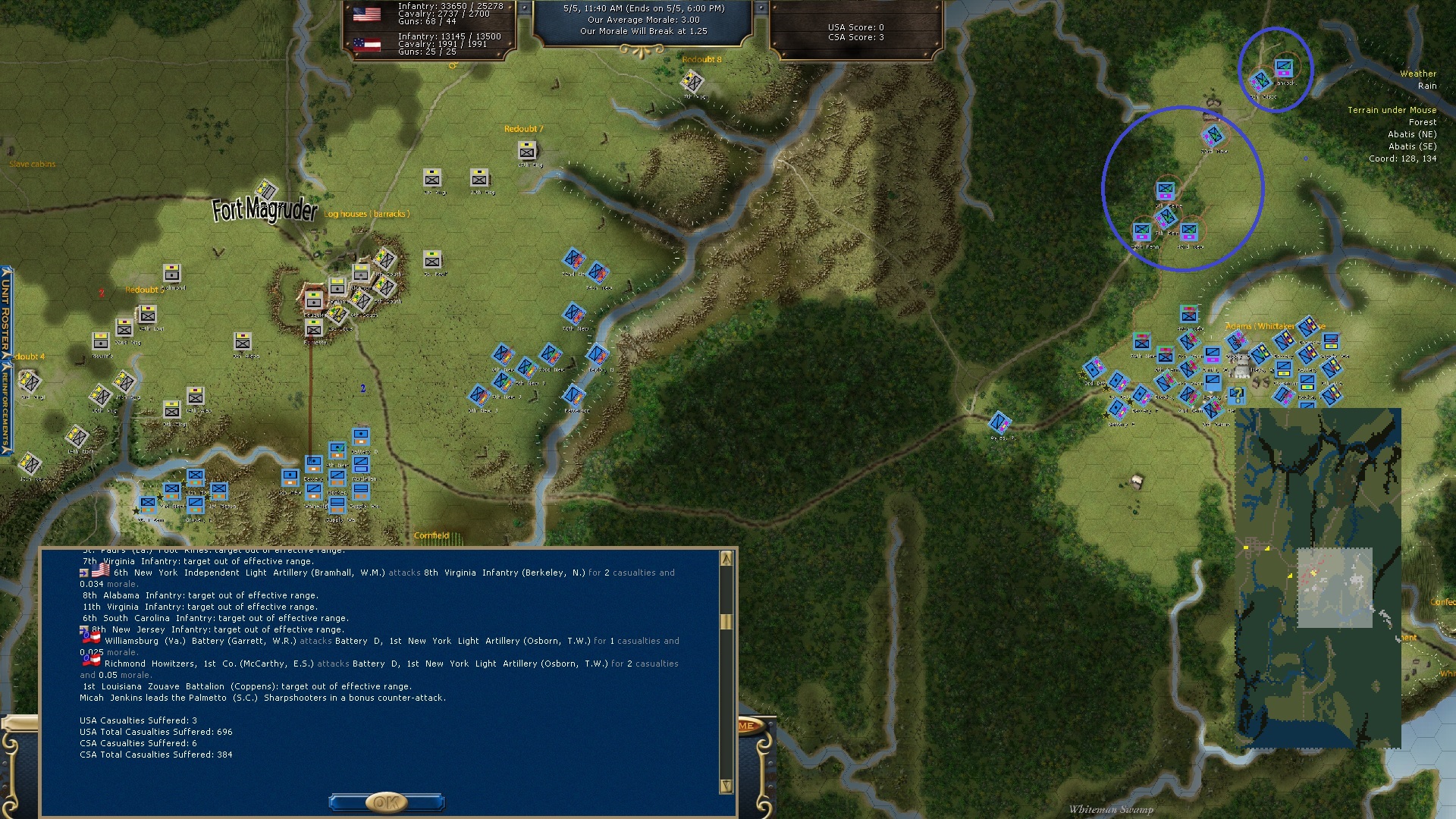Confirm the combat report with OK
The image size is (1456, 819).
point(386,802)
